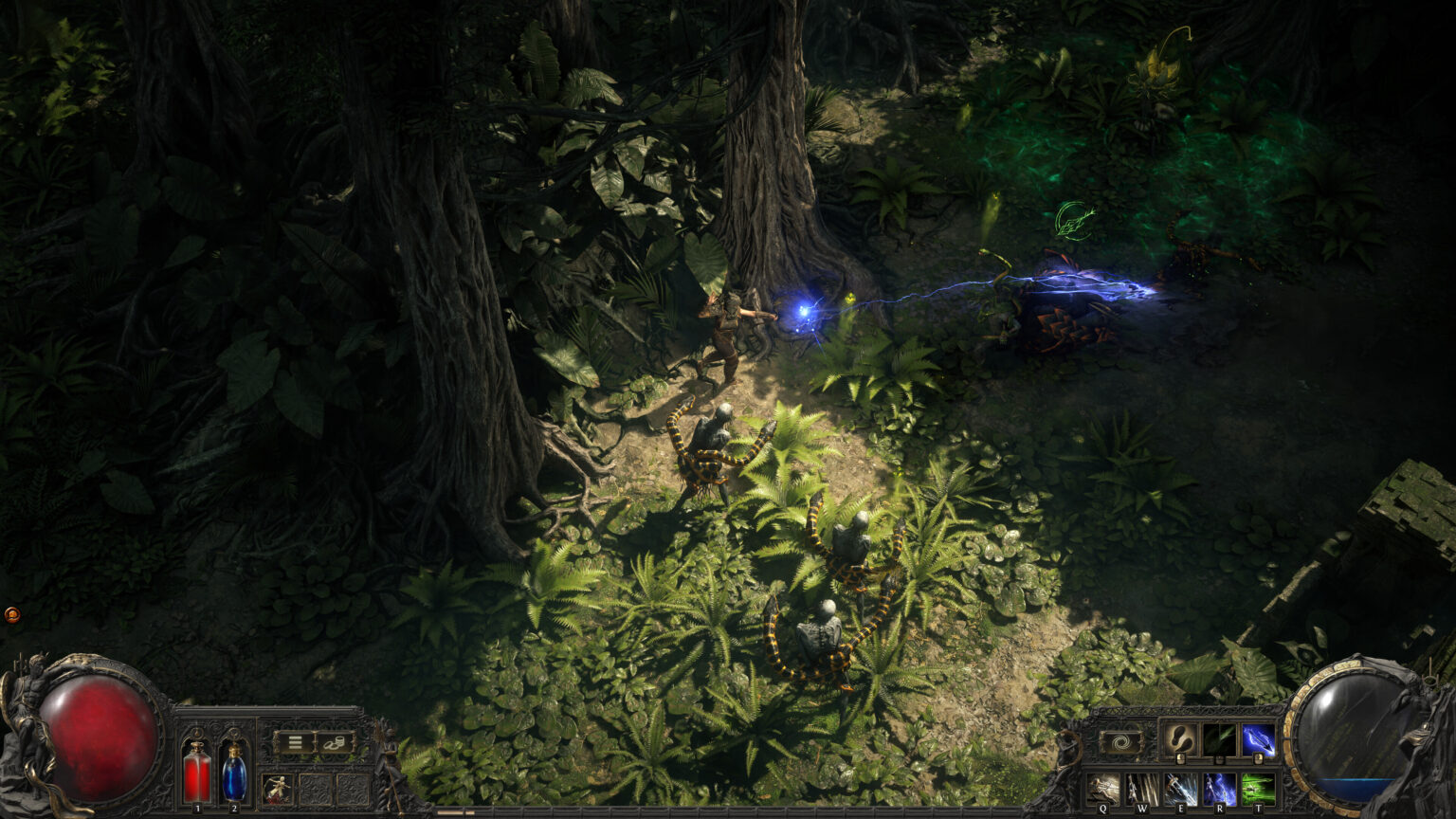Click the experience bar at the screen bottom
This screenshot has width=1456, height=819.
pyautogui.click(x=728, y=813)
